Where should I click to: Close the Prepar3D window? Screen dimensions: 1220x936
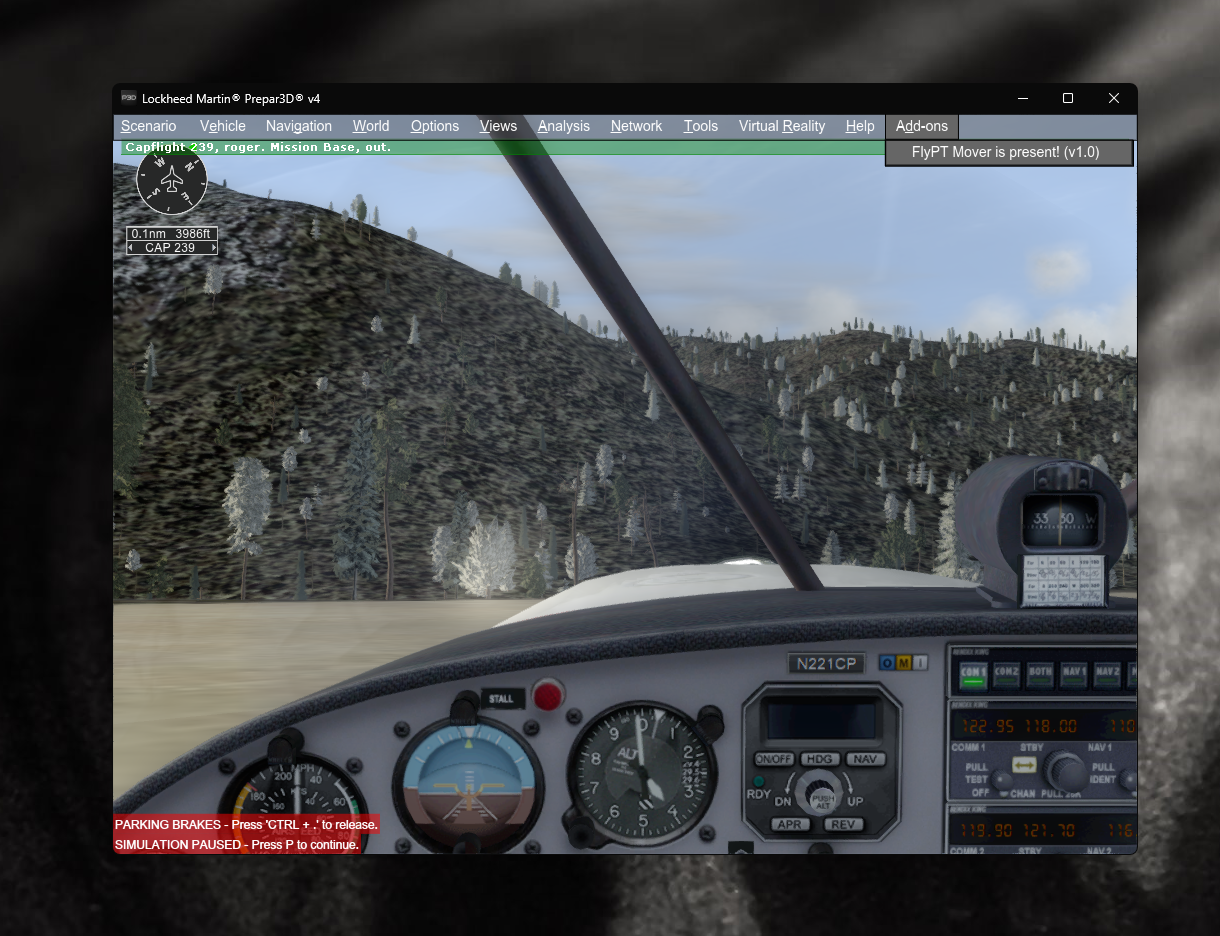tap(1114, 98)
